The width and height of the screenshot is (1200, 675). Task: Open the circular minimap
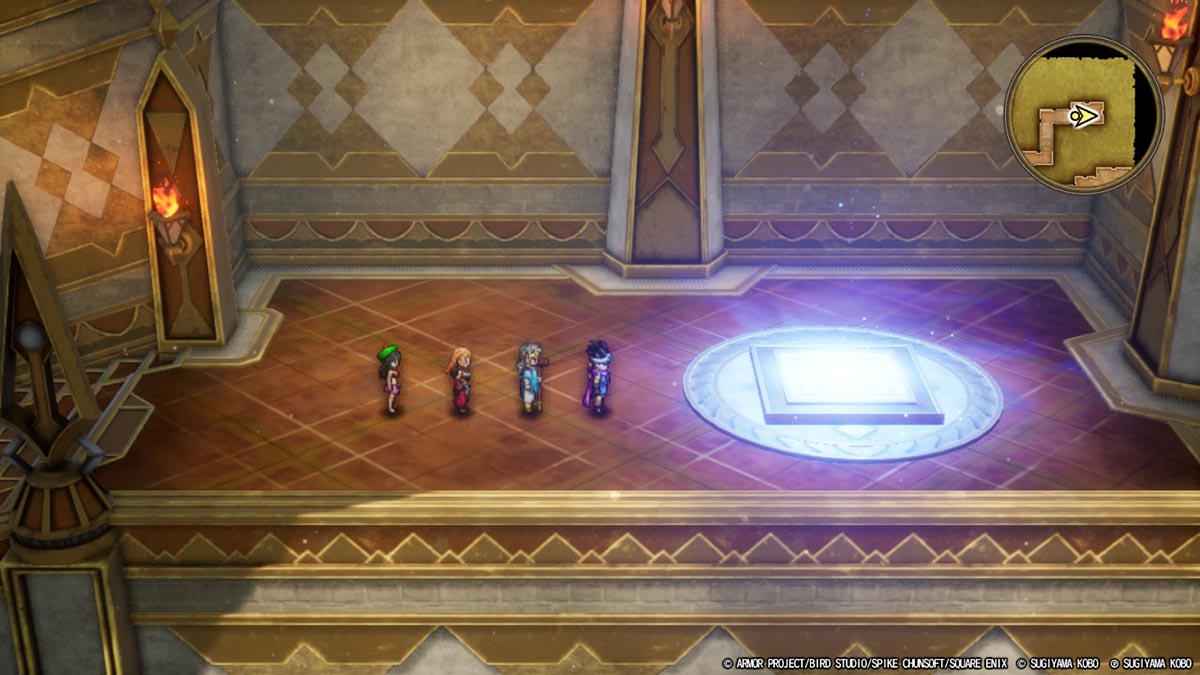click(1083, 114)
